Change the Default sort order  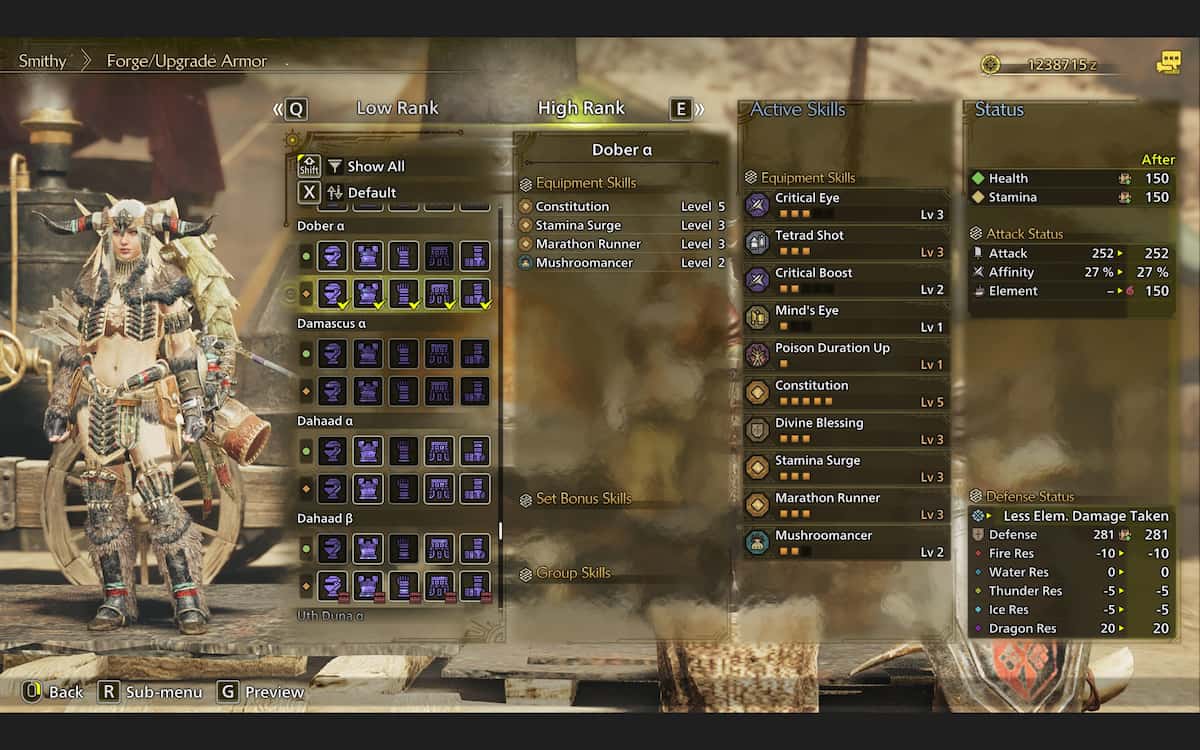pyautogui.click(x=371, y=192)
